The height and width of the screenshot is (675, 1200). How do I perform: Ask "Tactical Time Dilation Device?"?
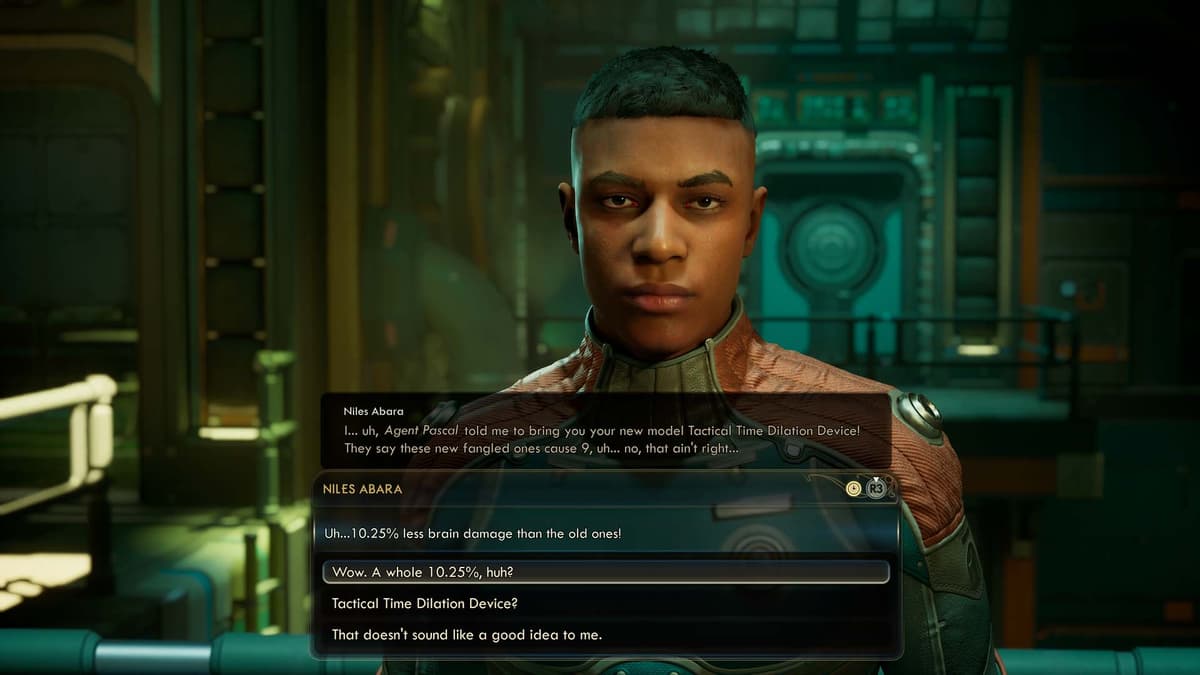point(425,603)
